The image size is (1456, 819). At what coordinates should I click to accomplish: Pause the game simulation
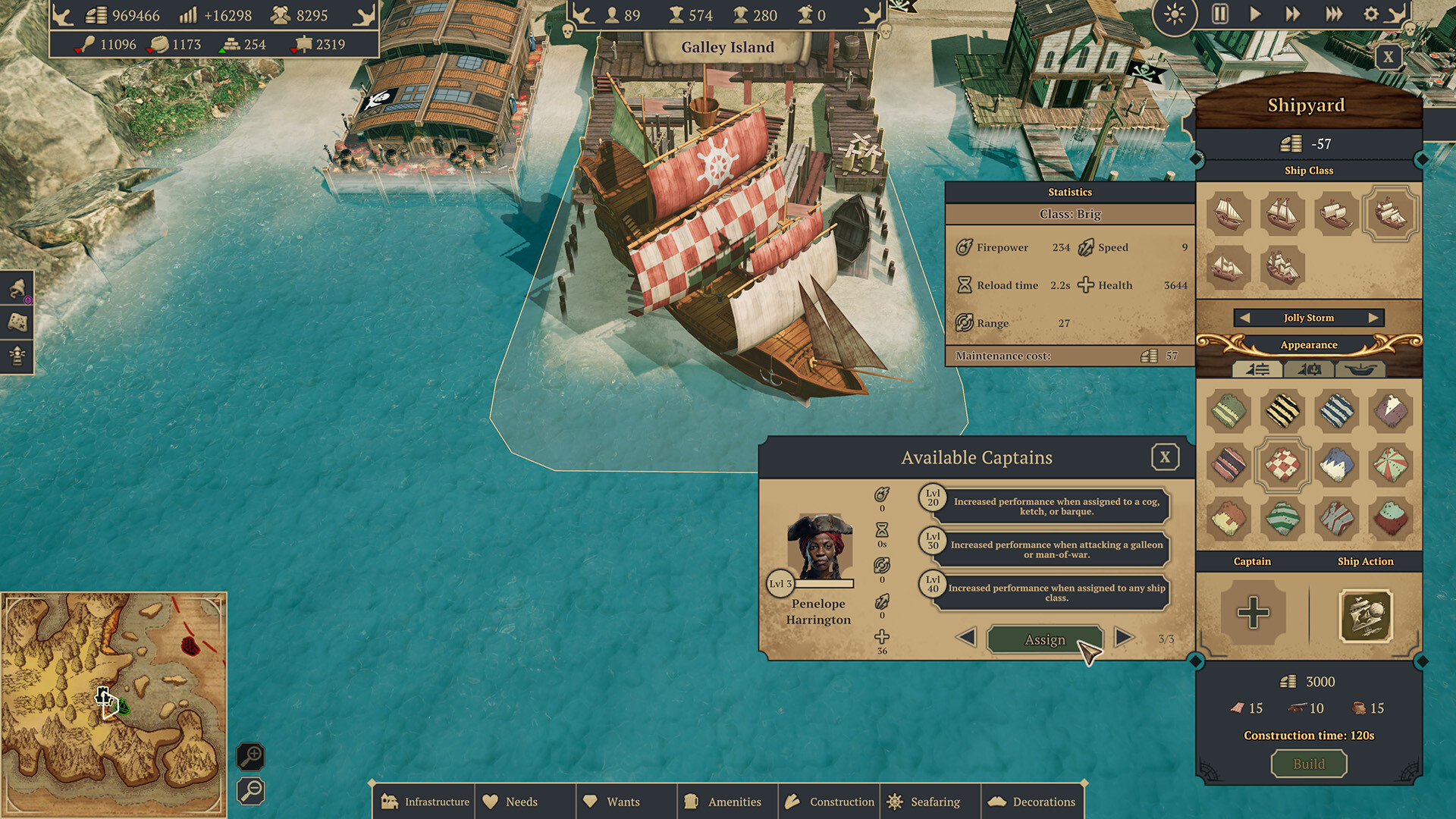tap(1219, 14)
